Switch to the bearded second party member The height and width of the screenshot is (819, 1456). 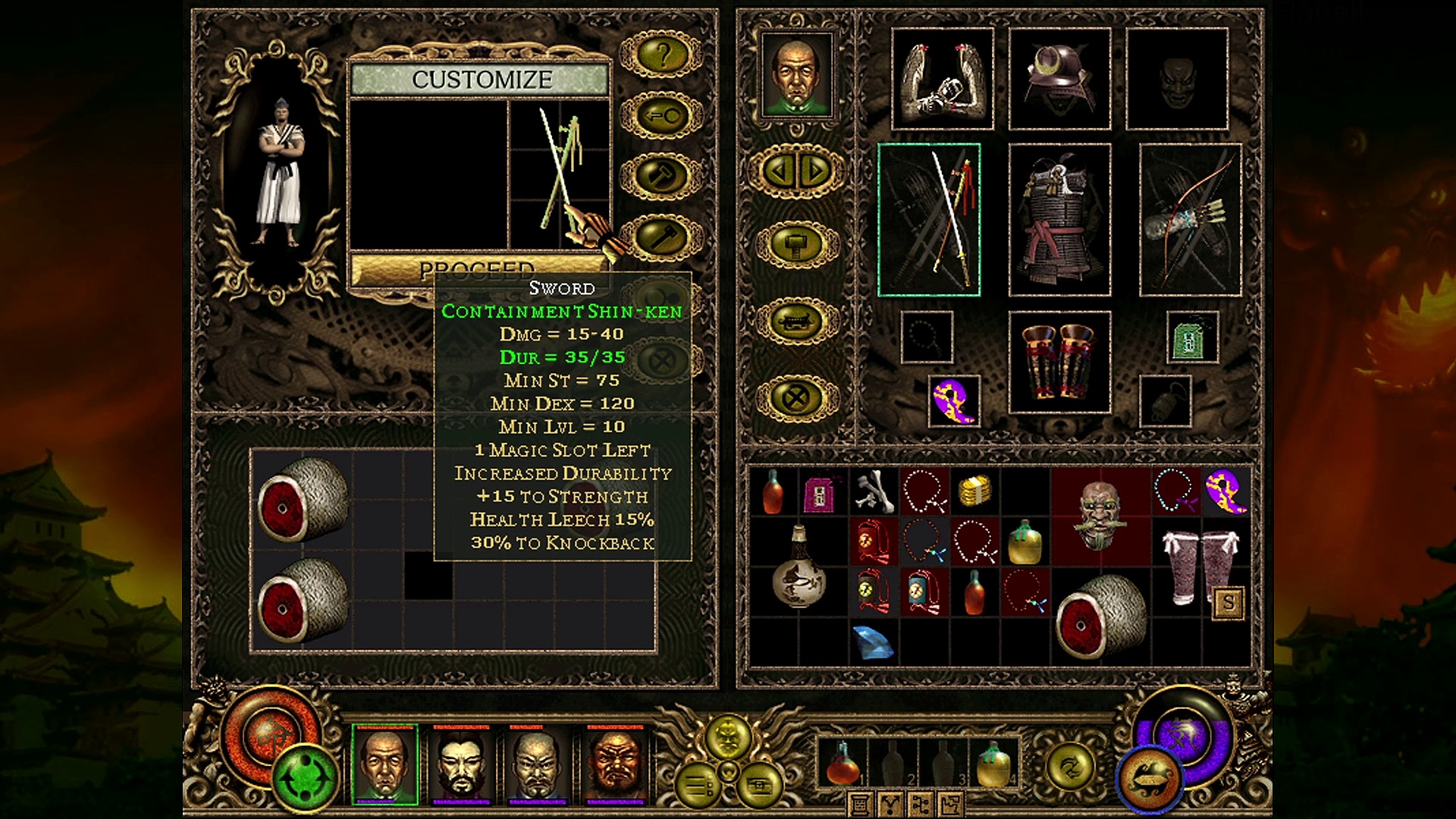point(462,762)
